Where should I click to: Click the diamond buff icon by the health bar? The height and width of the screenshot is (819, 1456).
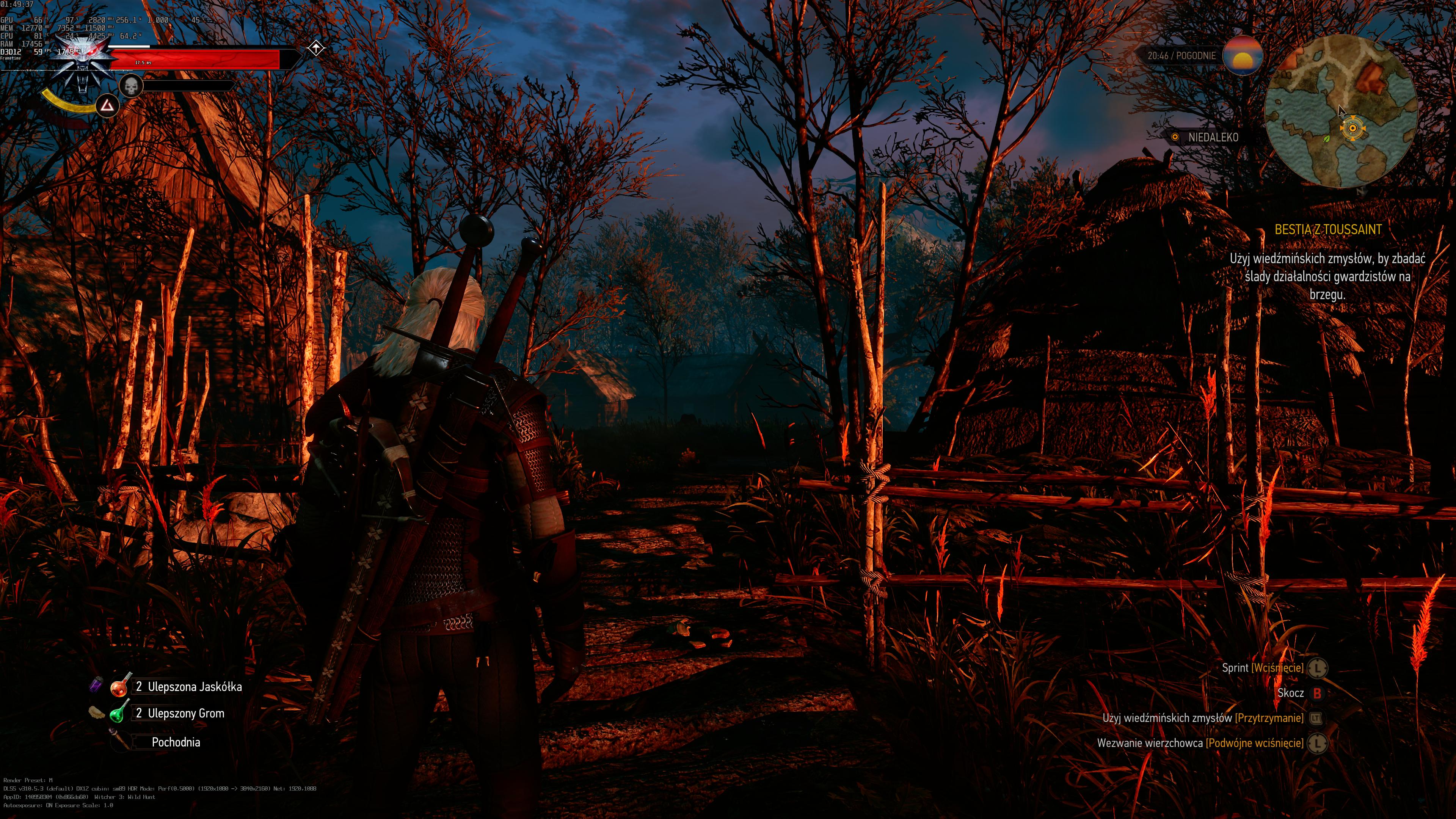coord(316,49)
